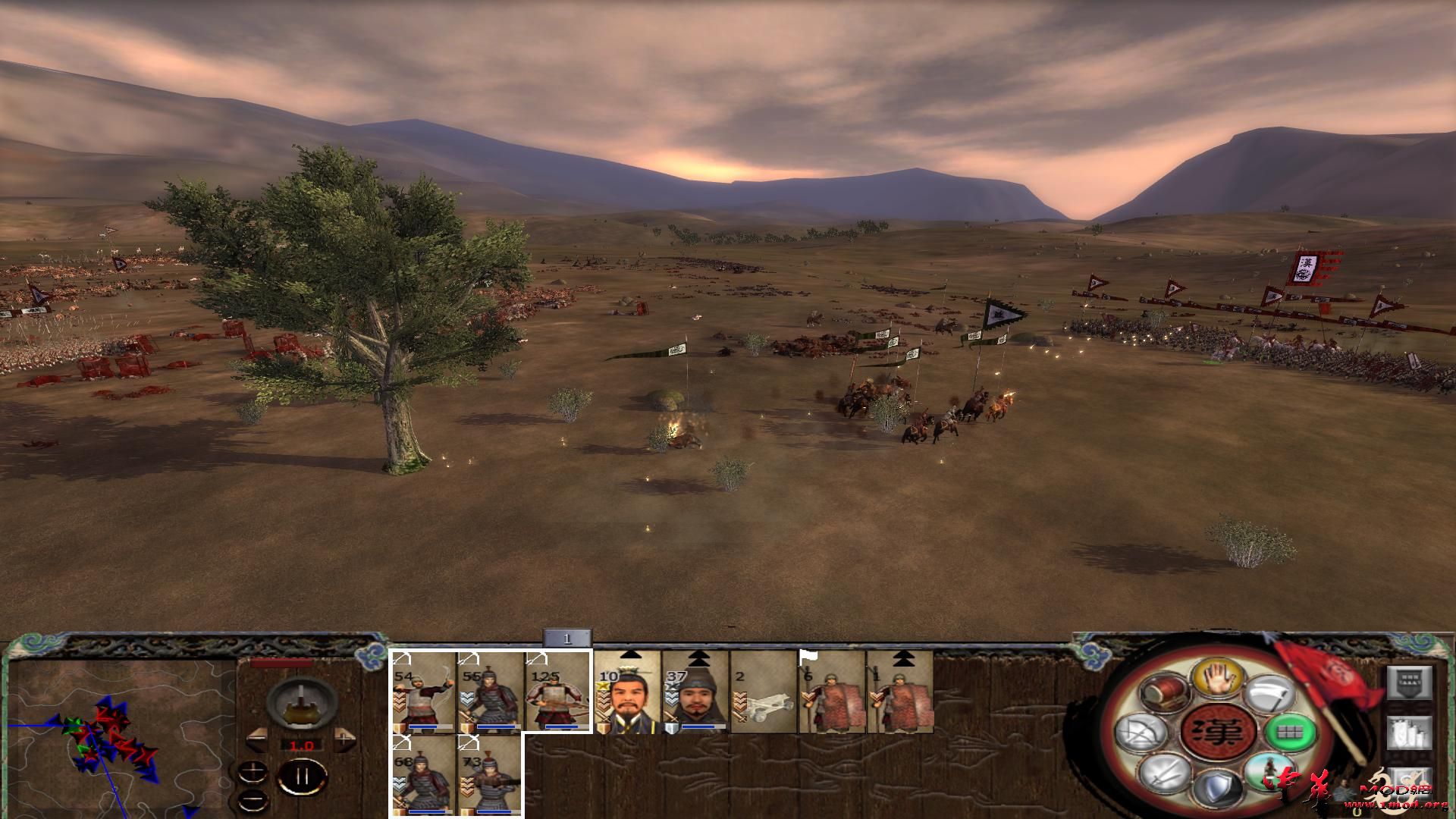
Task: Toggle the green formation button
Action: [1286, 733]
